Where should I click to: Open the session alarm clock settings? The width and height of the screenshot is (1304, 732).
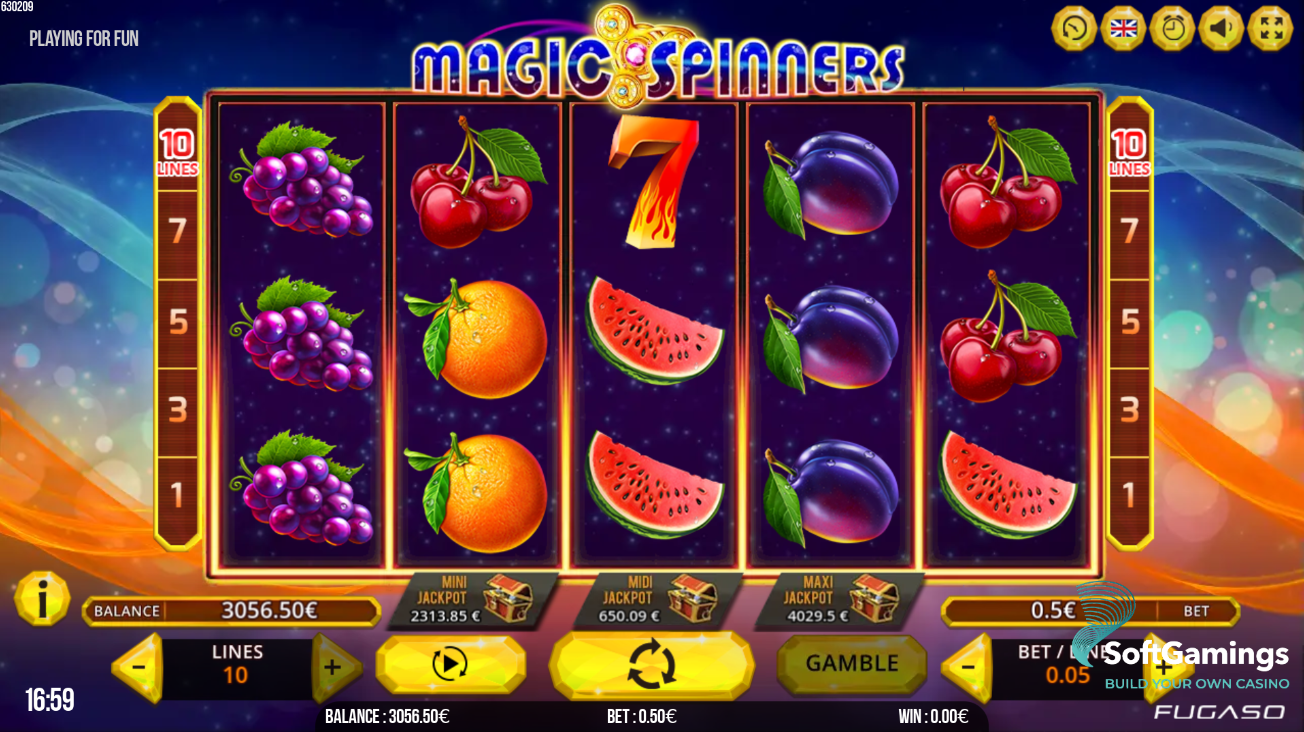click(x=1175, y=27)
